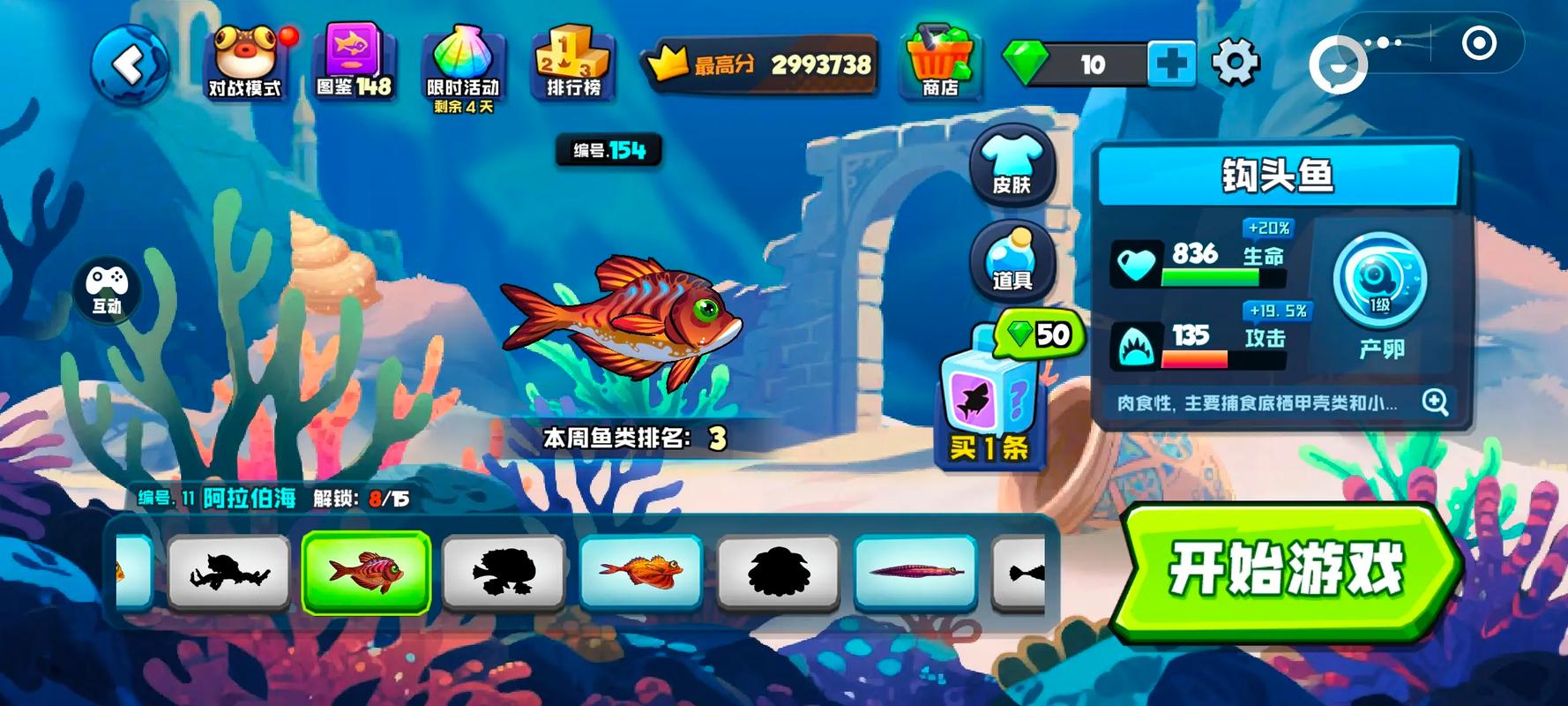Expand fish description with magnifier icon
The height and width of the screenshot is (706, 1568).
pyautogui.click(x=1435, y=402)
